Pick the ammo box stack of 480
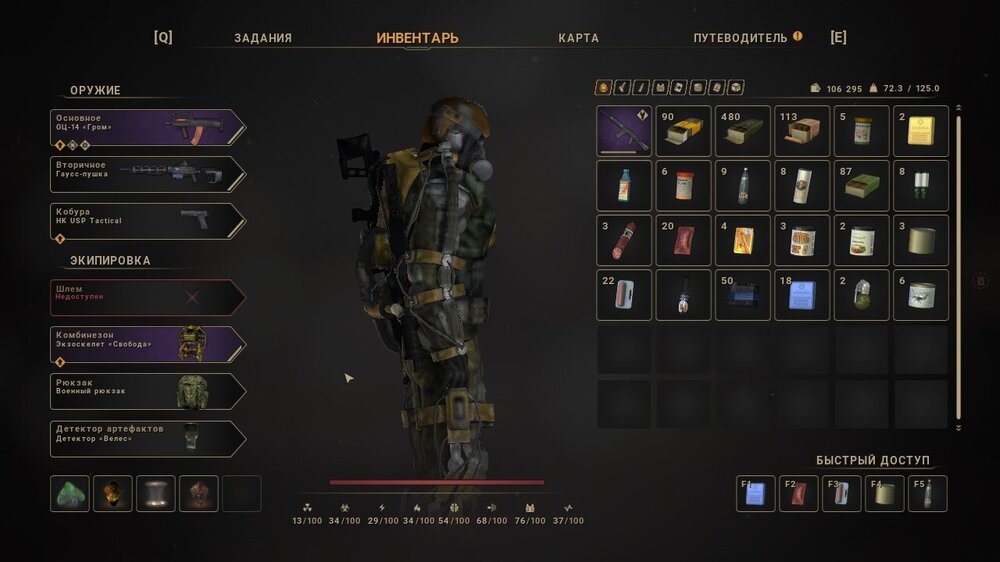1000x562 pixels. (x=743, y=131)
